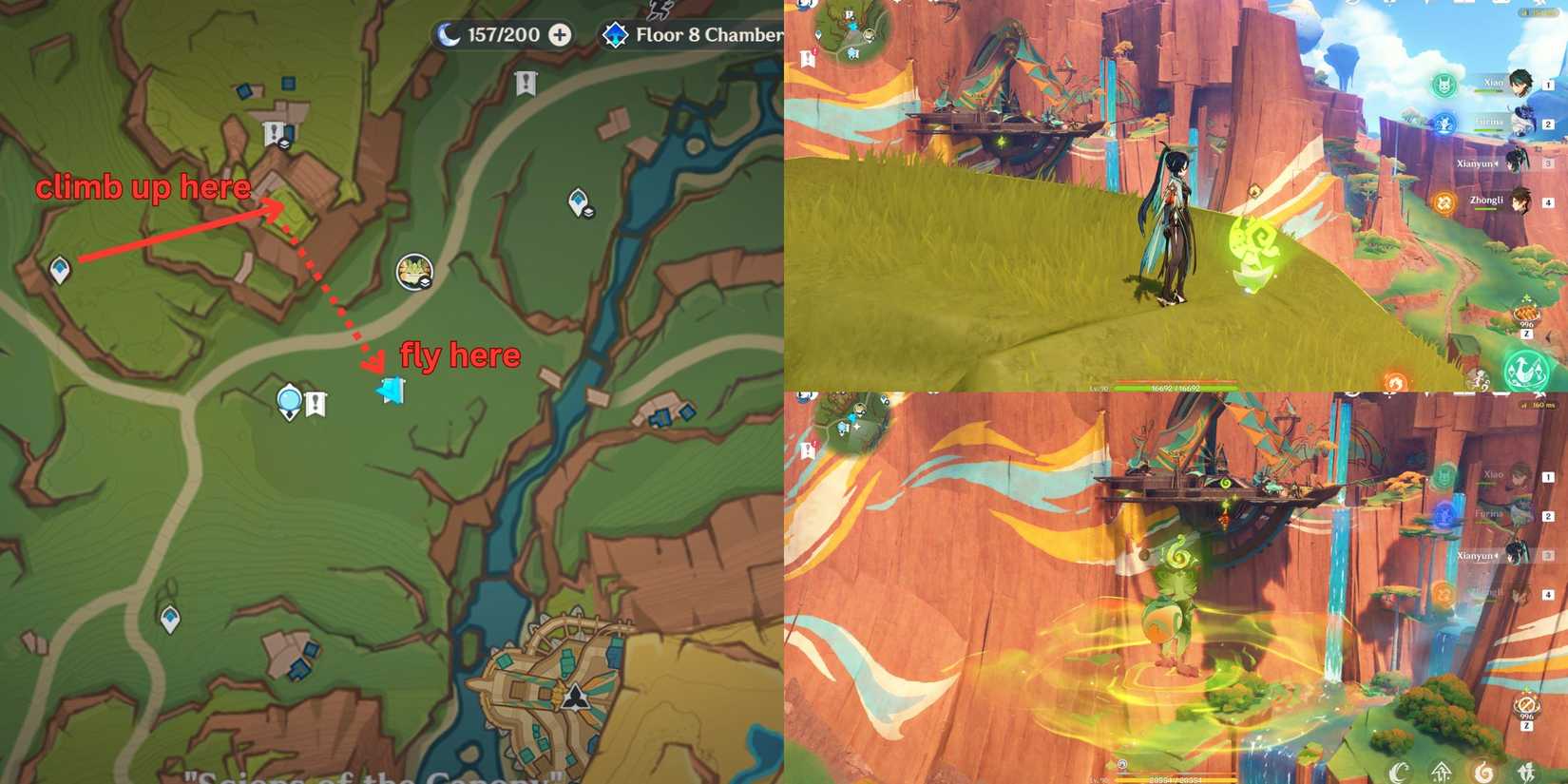
Task: Click Zhongli's green HP bar
Action: [1484, 209]
